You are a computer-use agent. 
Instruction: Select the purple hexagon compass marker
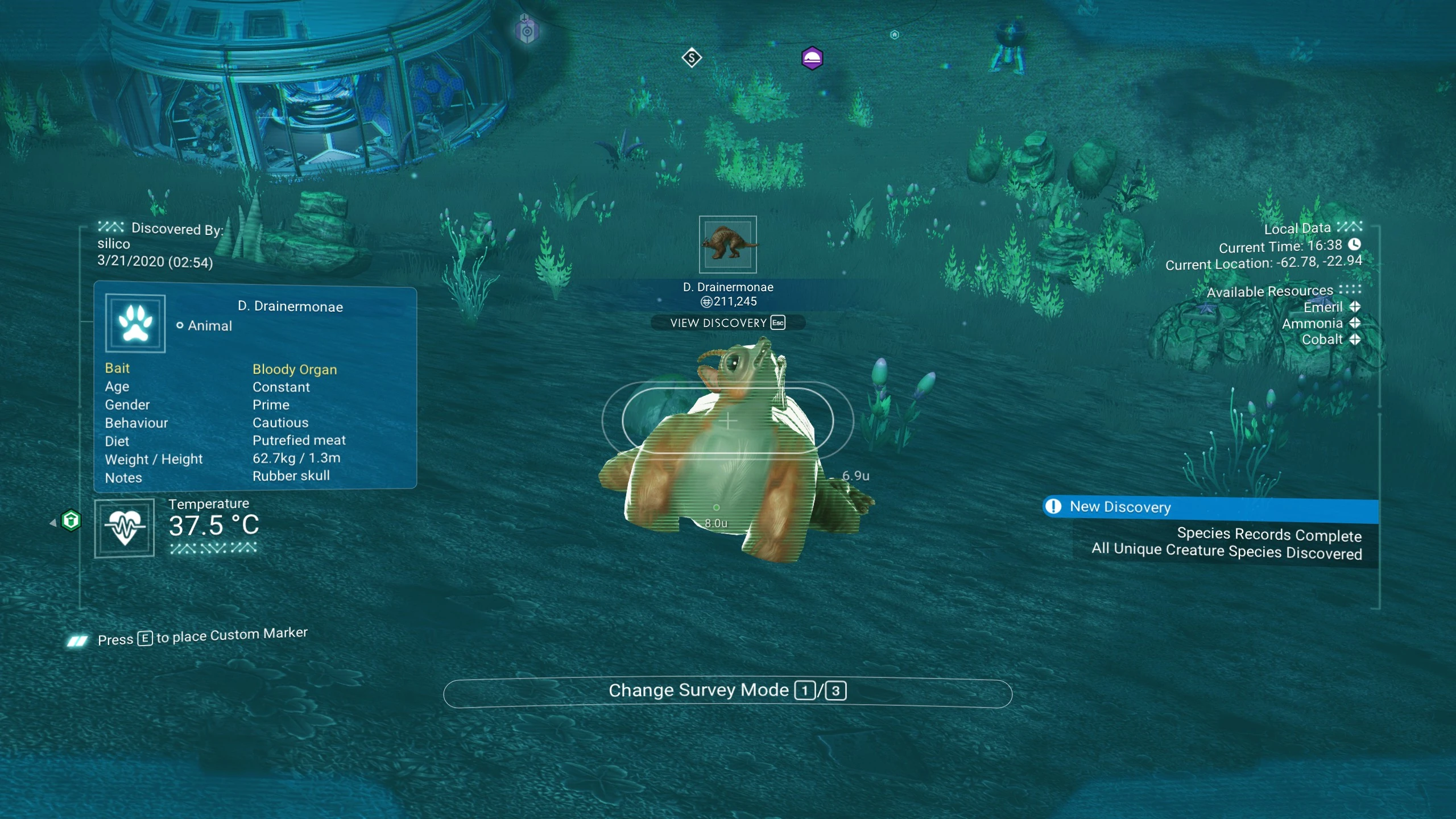click(x=812, y=58)
